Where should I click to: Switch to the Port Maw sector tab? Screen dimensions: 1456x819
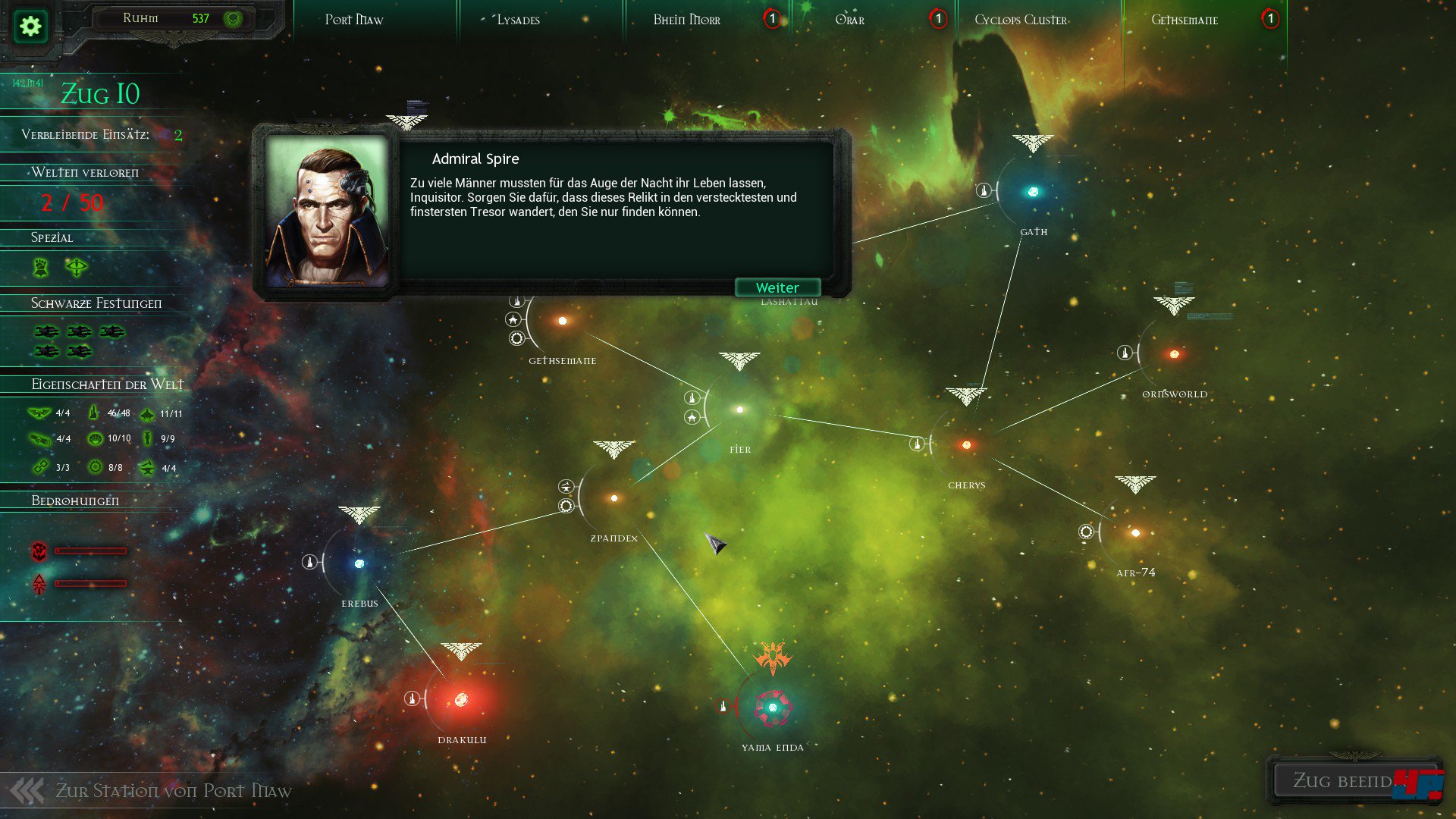coord(354,20)
